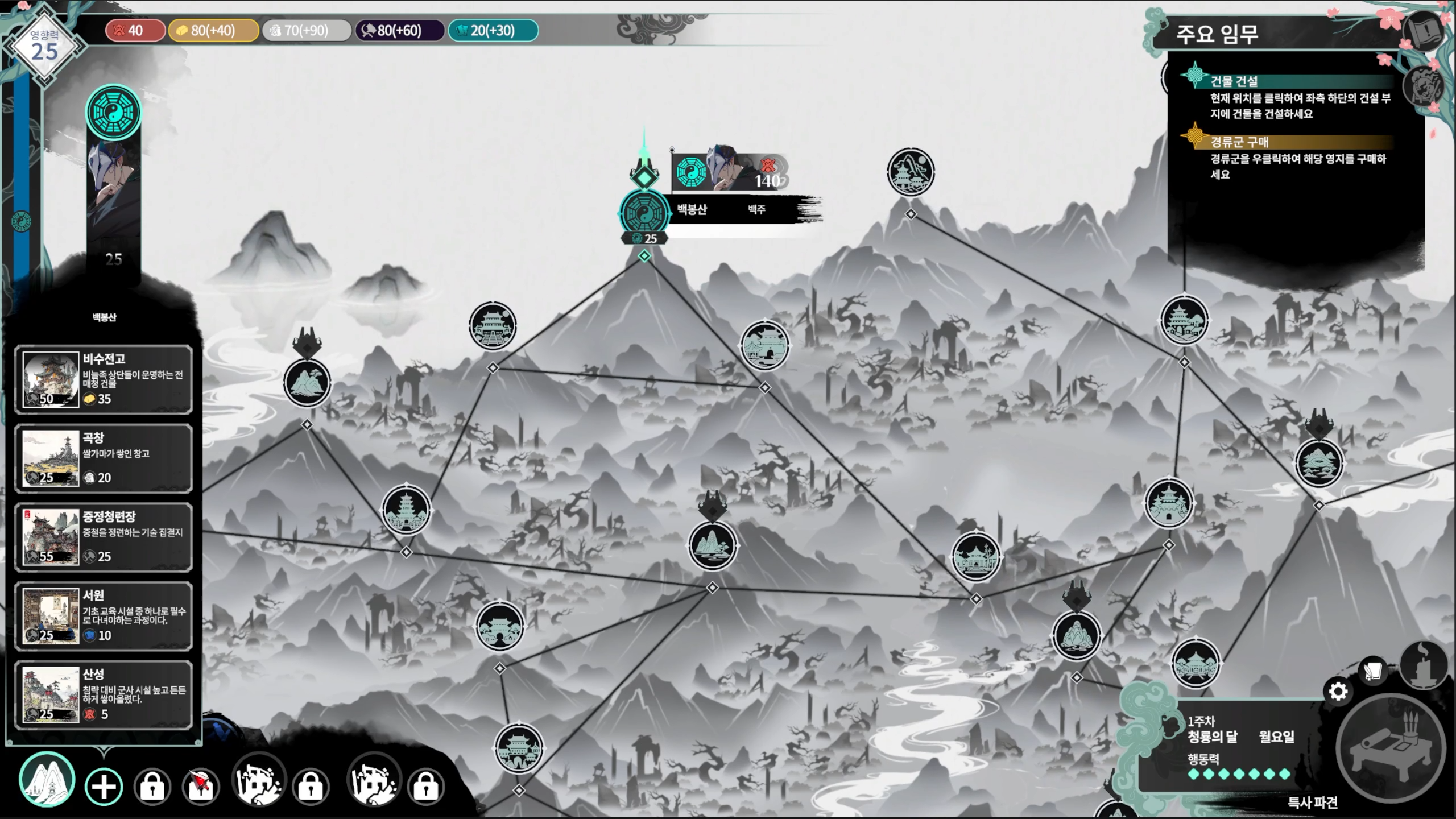This screenshot has width=1456, height=819.
Task: Choose the 산성 fortress building card
Action: pos(104,694)
